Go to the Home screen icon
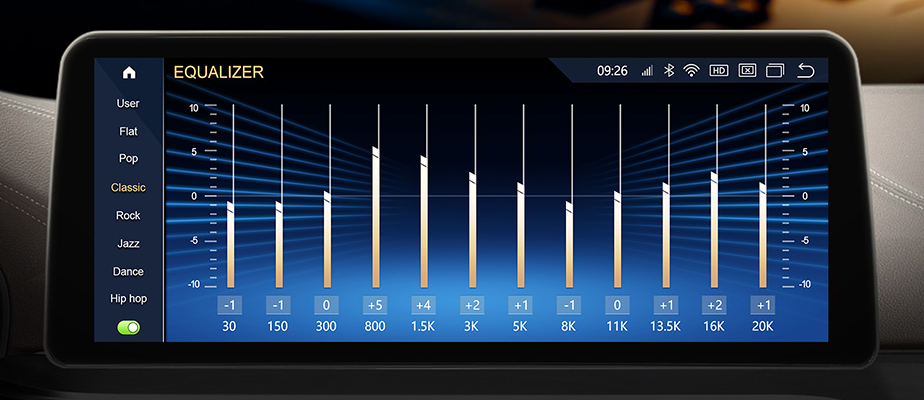This screenshot has height=400, width=924. (128, 73)
